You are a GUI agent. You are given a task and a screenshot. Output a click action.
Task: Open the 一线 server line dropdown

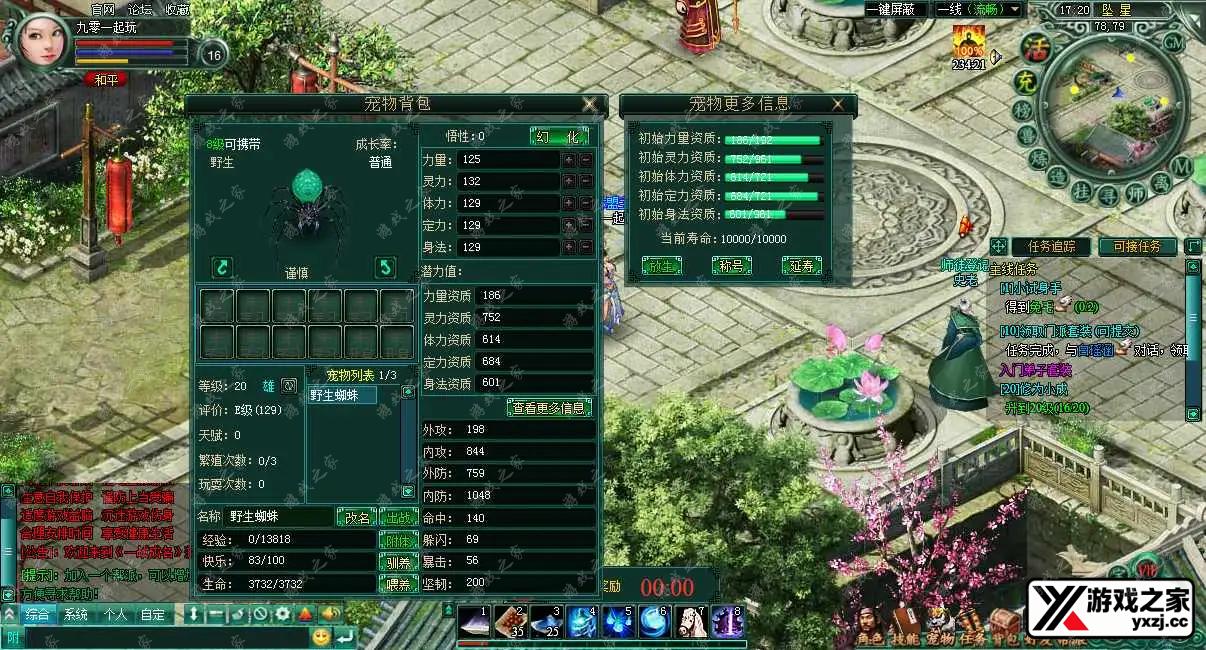[x=978, y=9]
